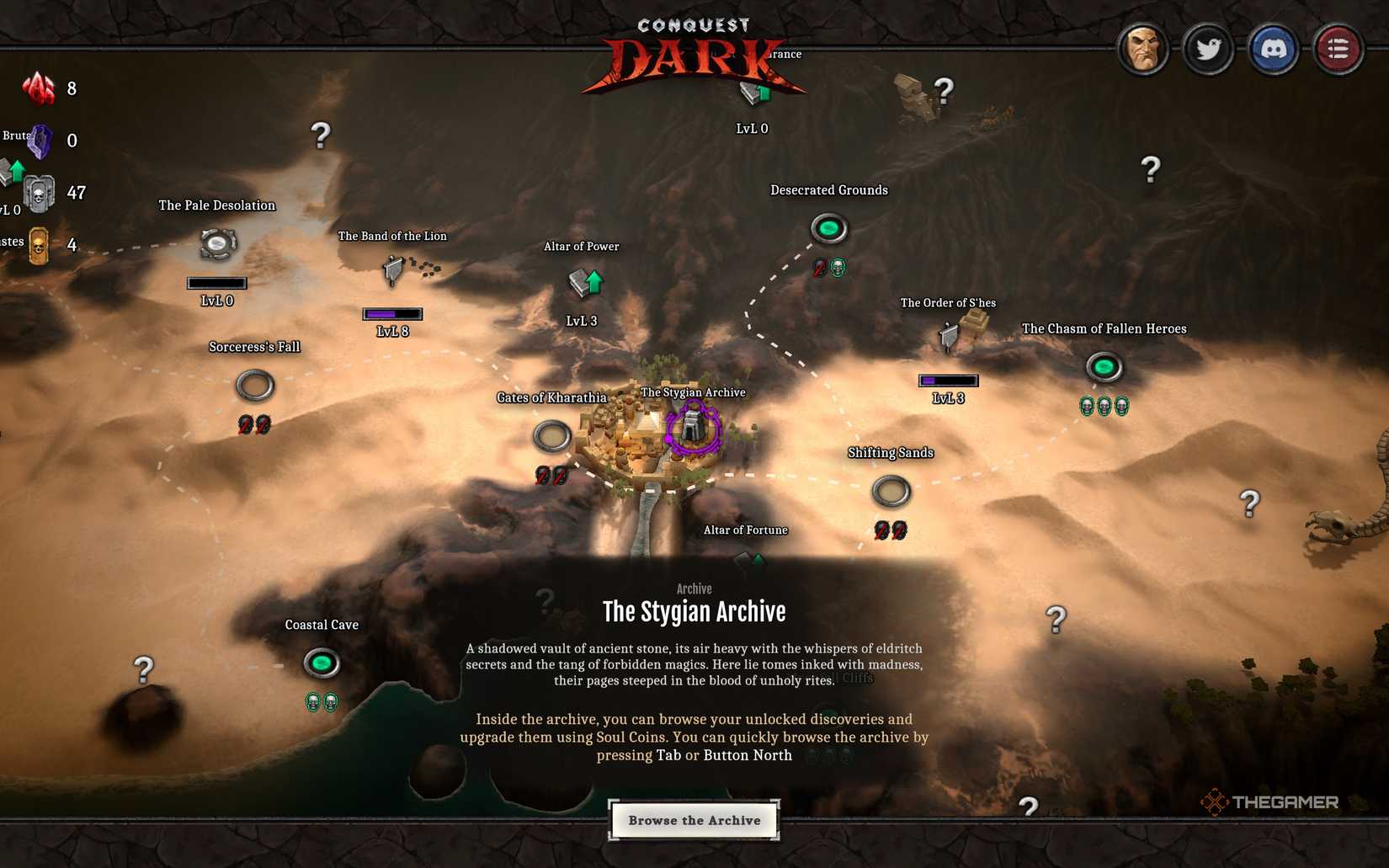
Task: Select the Sorceress's Fall ring node
Action: (x=254, y=385)
